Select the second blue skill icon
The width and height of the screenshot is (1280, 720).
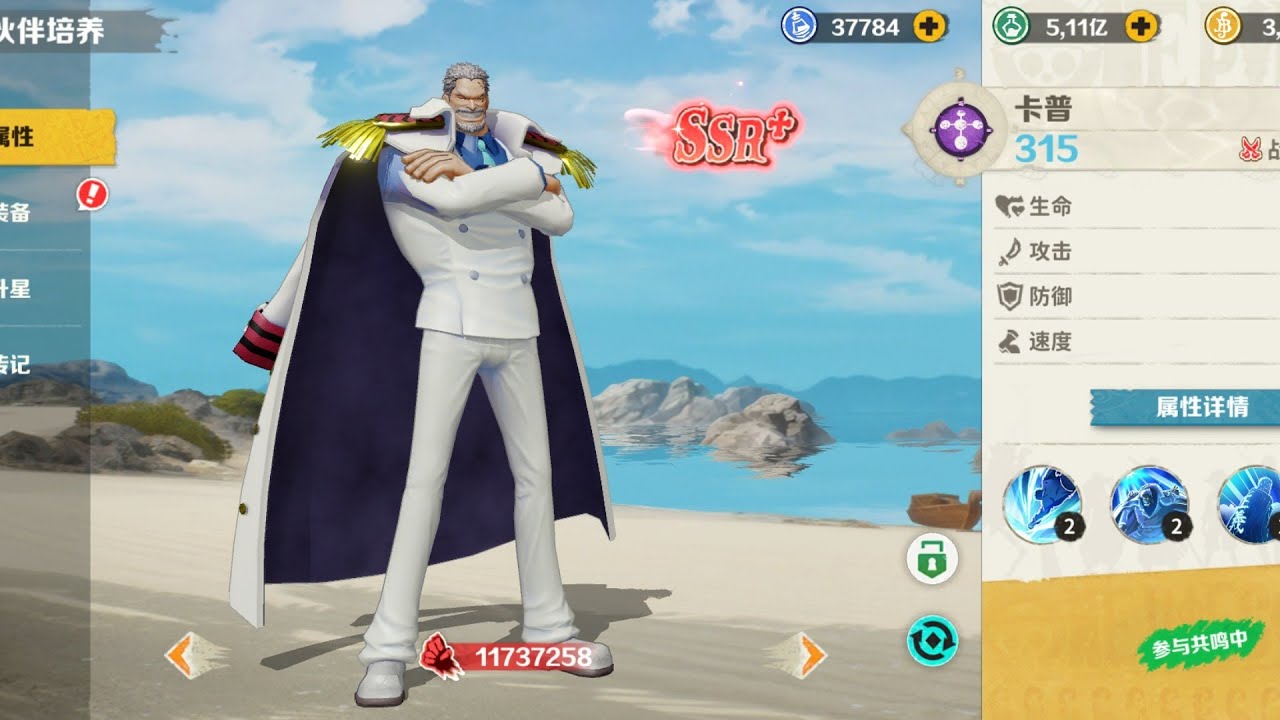pos(1150,504)
